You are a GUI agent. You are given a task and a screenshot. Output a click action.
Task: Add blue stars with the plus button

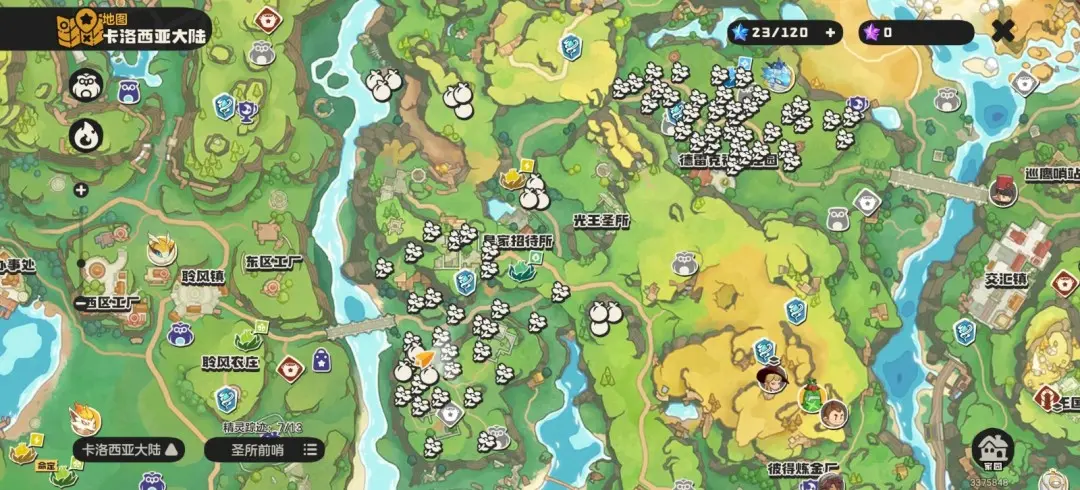[829, 32]
